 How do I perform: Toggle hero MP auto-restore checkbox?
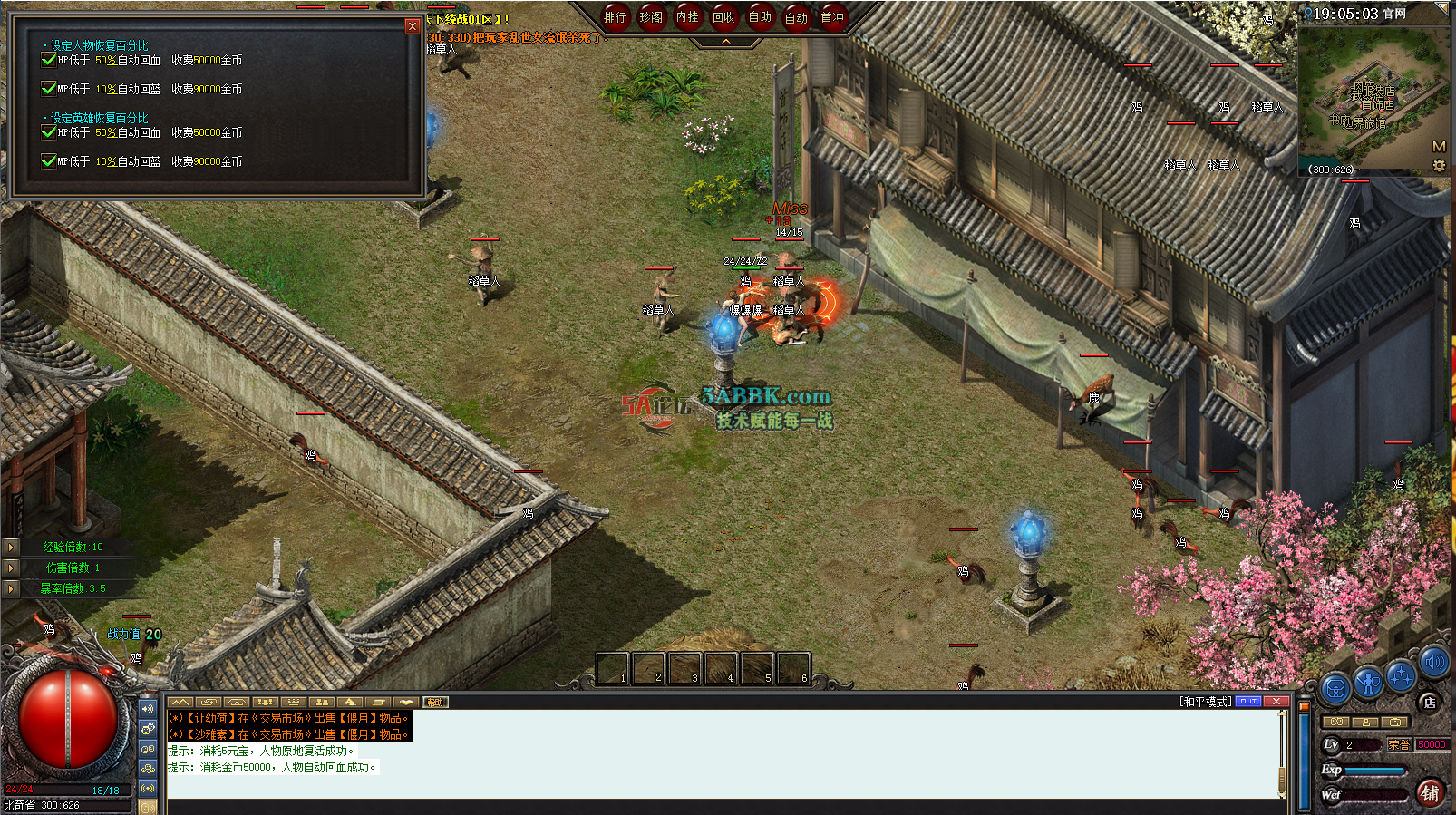point(49,161)
